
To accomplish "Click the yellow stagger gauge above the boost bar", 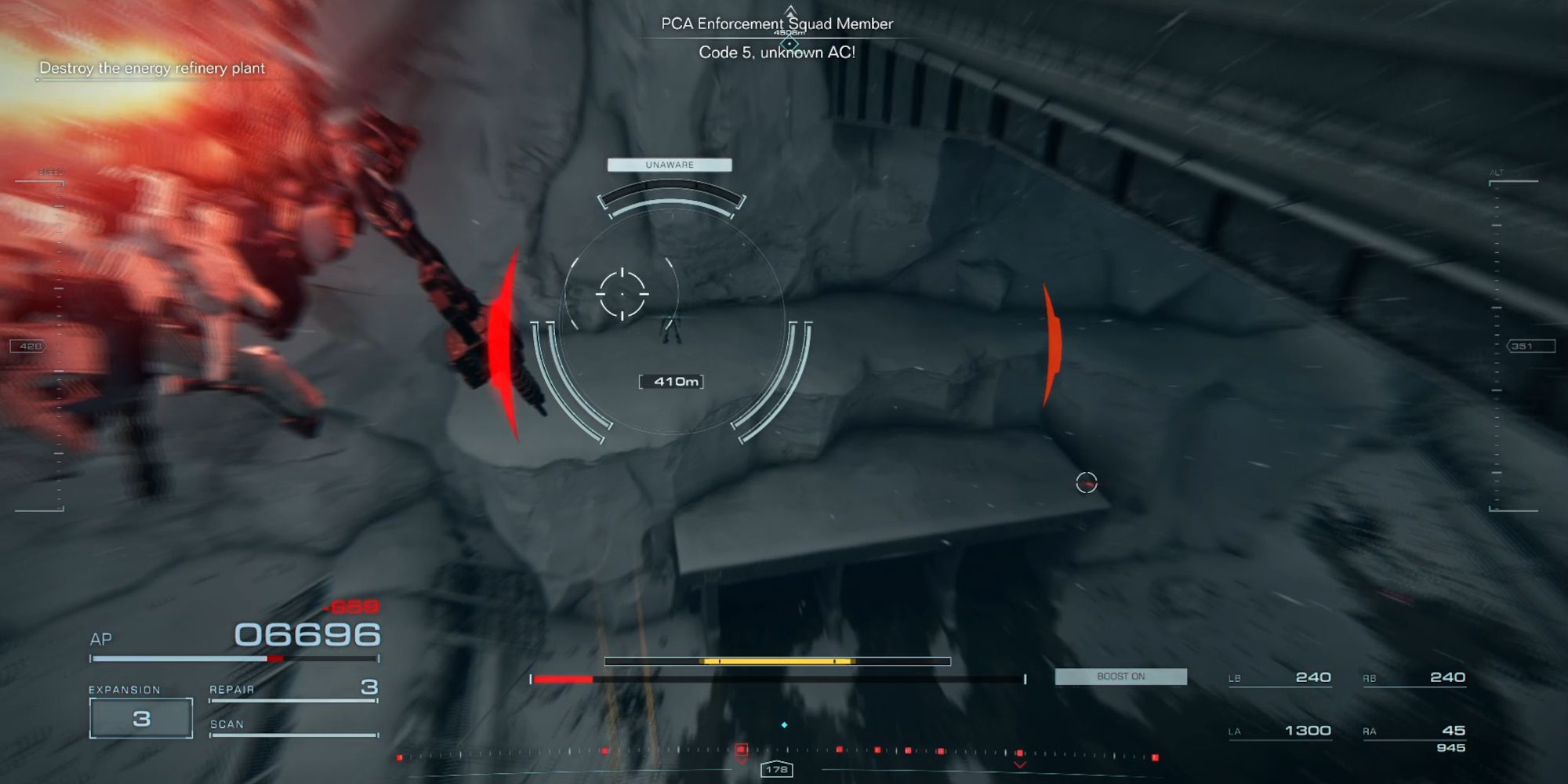I will coord(776,661).
